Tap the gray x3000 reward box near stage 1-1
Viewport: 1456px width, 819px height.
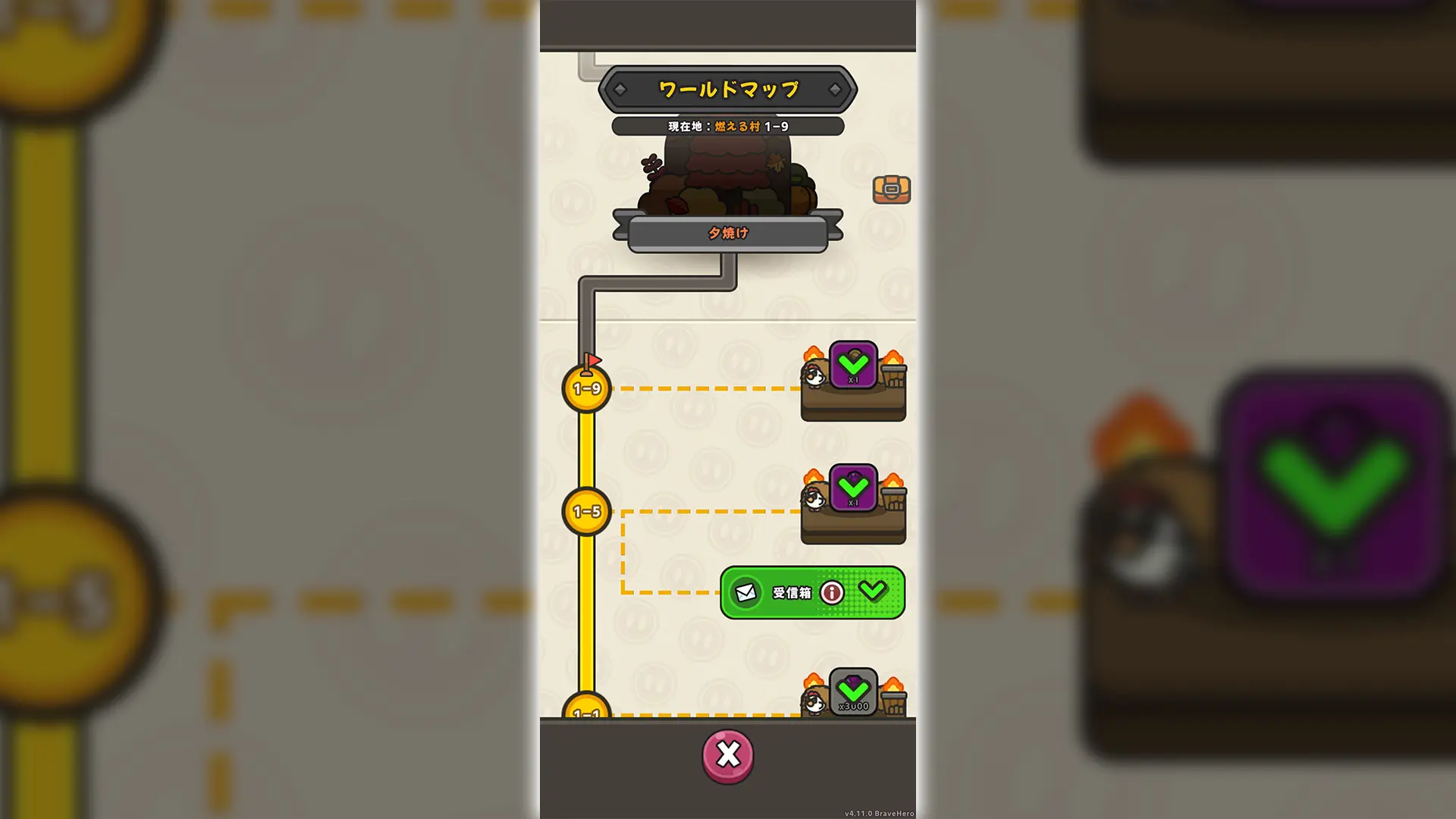pos(853,692)
